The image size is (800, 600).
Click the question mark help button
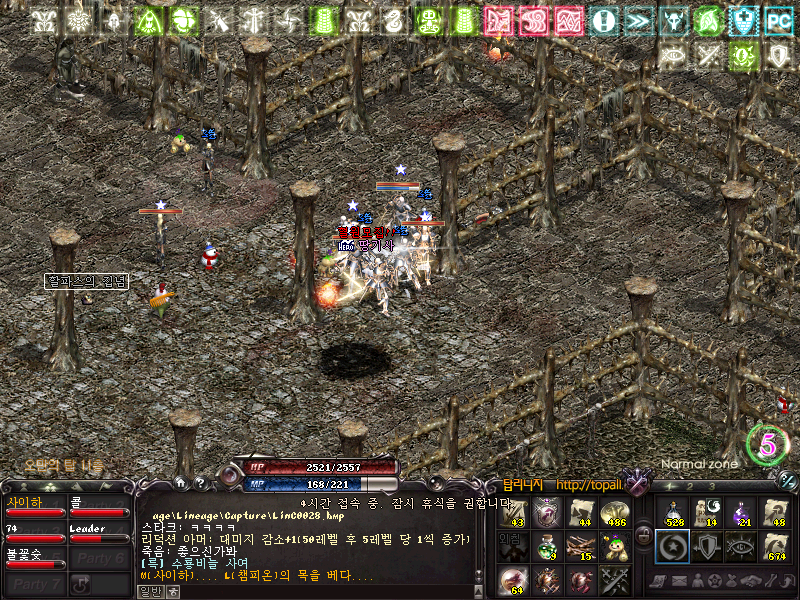[x=199, y=481]
